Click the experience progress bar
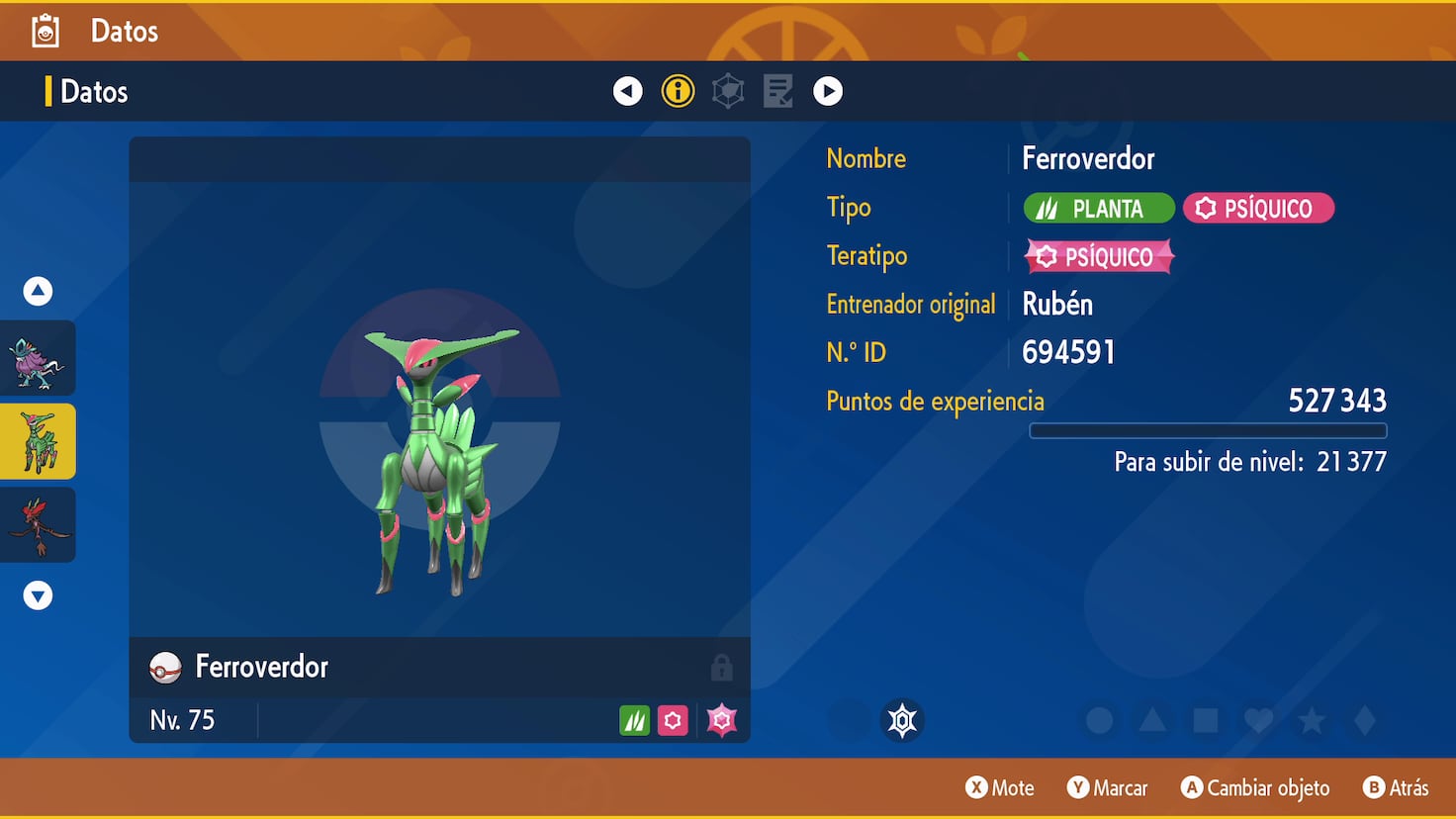The width and height of the screenshot is (1456, 819). [1208, 430]
